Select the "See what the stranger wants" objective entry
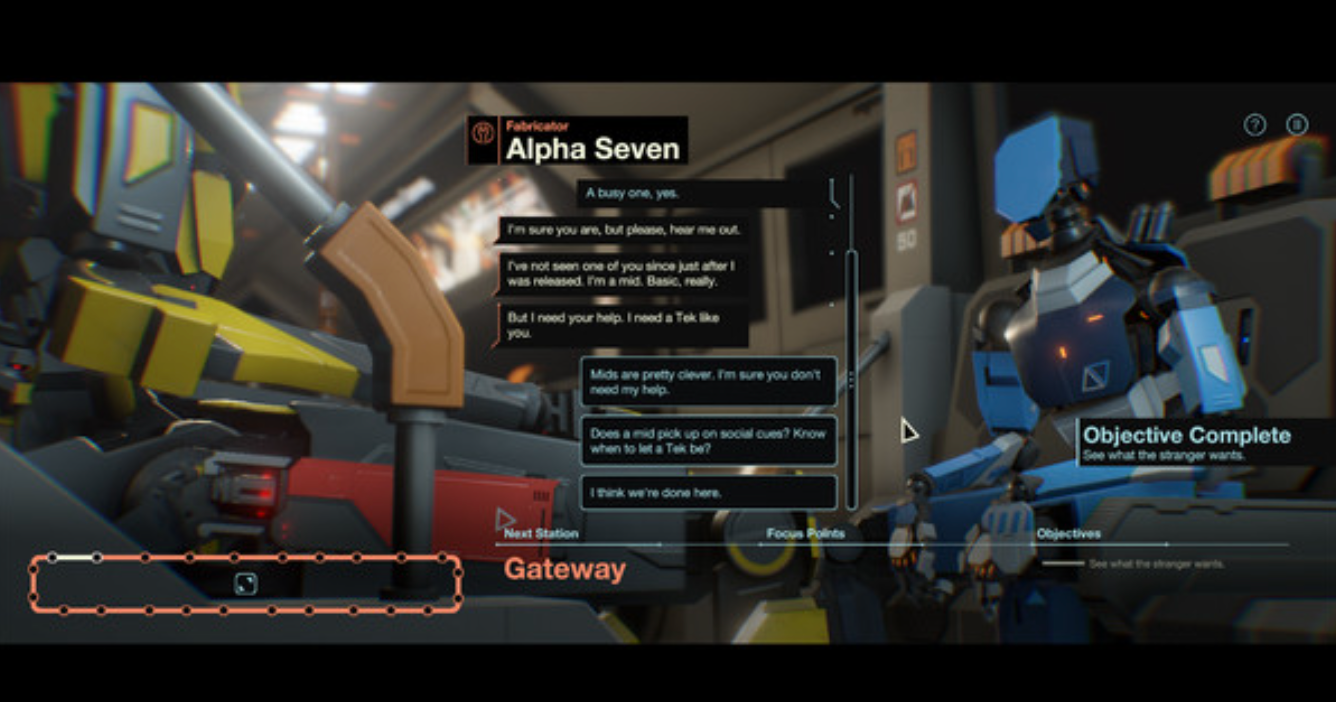Viewport: 1336px width, 702px height. click(x=1156, y=565)
